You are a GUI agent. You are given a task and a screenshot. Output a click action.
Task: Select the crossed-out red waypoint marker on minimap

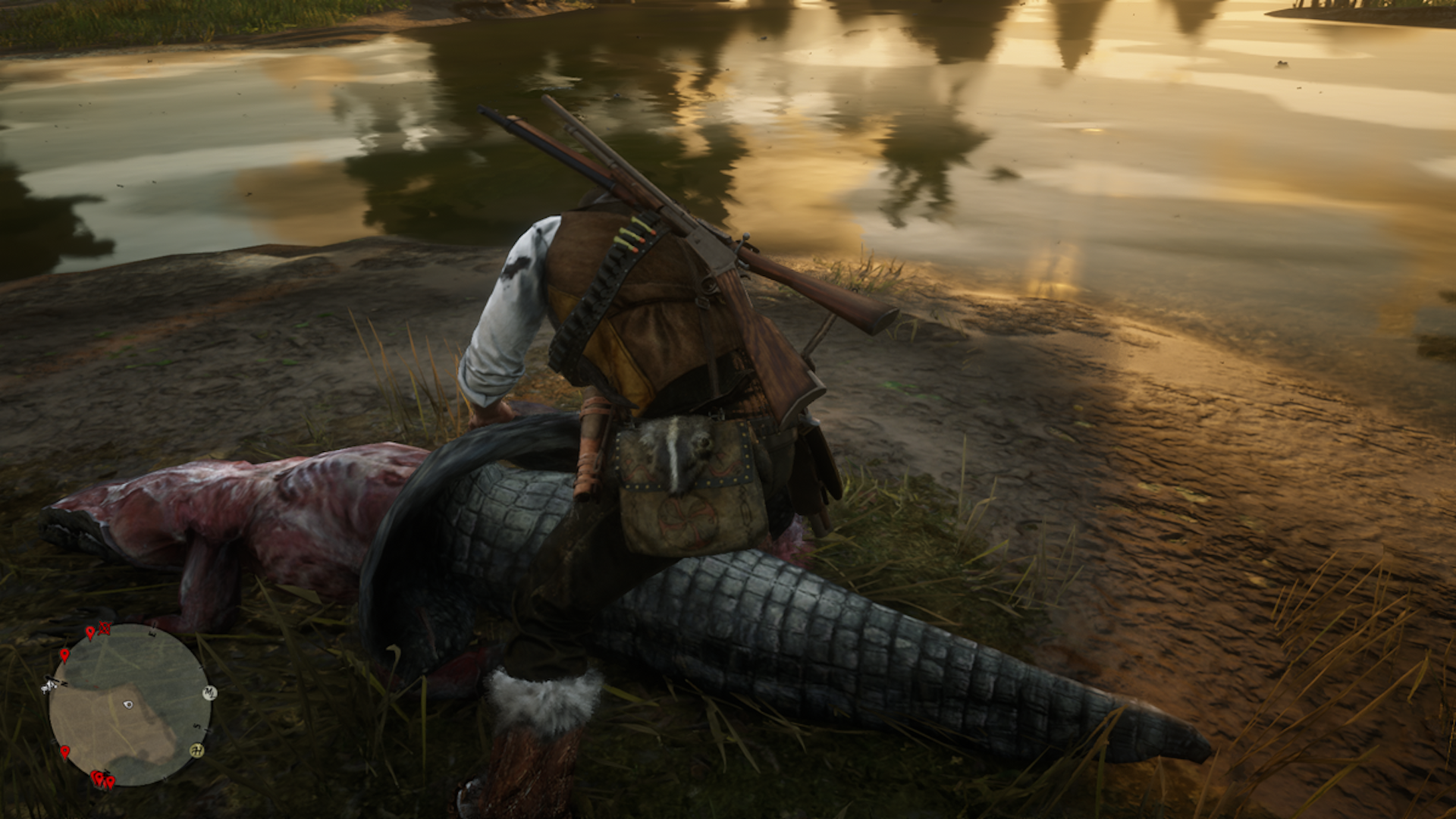tap(105, 629)
